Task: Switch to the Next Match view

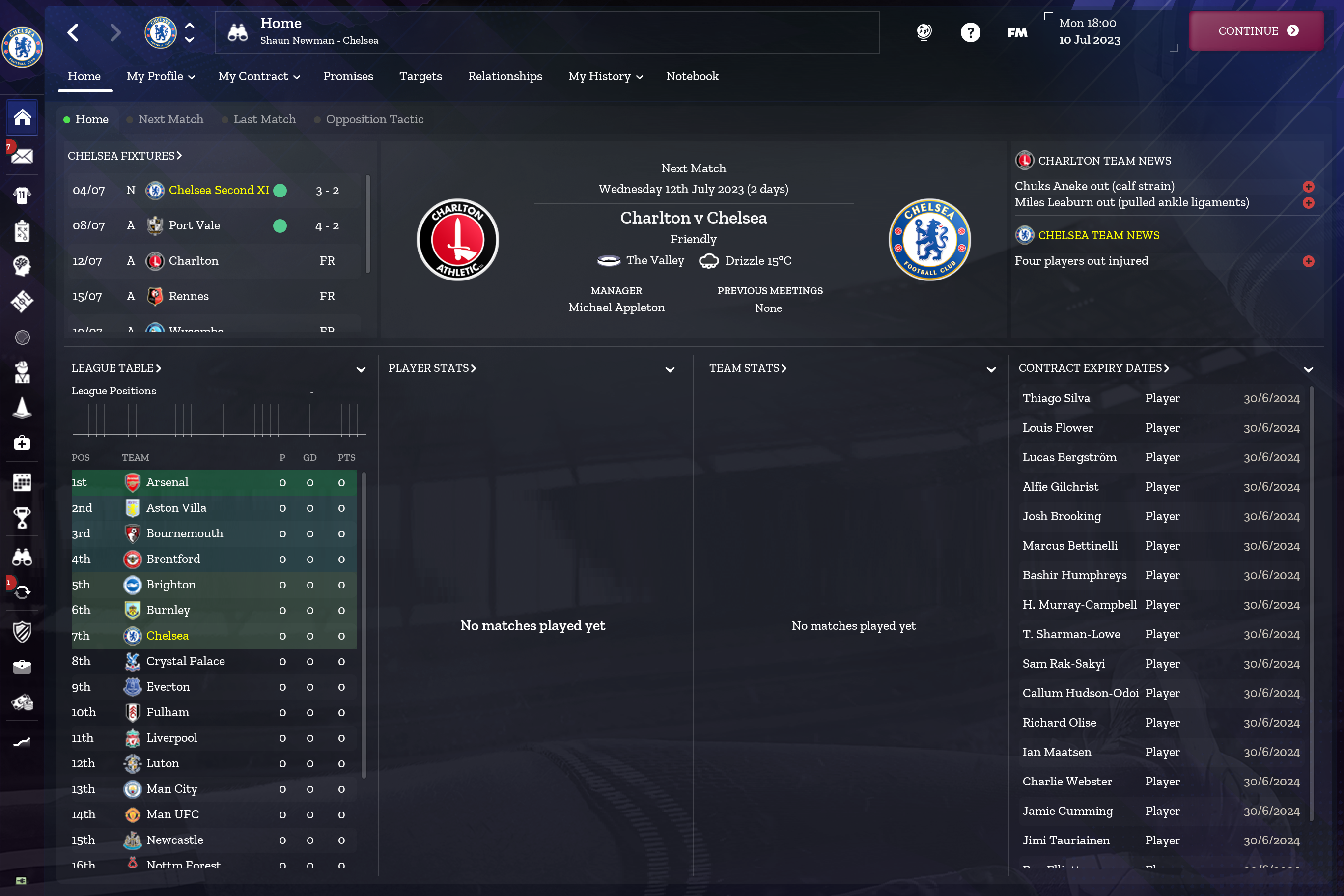Action: tap(170, 119)
